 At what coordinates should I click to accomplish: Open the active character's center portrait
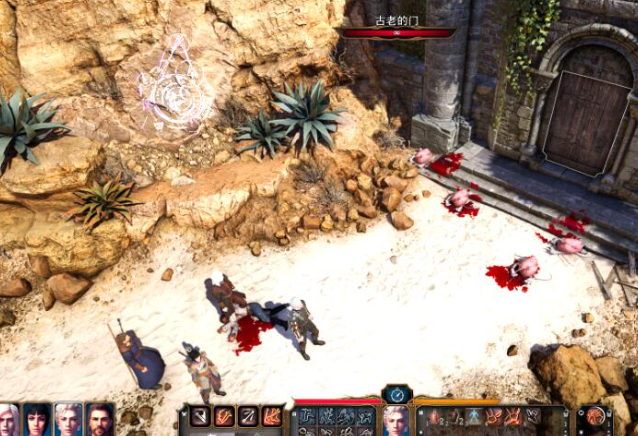point(397,420)
